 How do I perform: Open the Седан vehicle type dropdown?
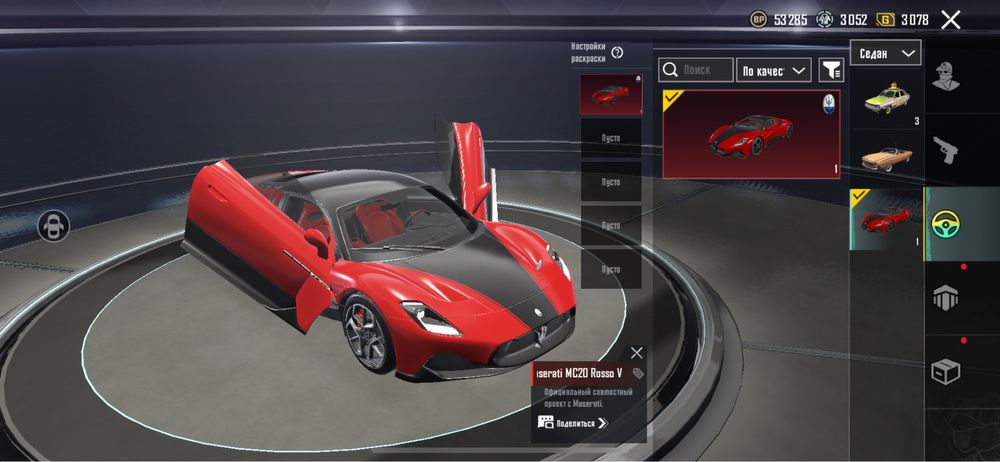886,53
